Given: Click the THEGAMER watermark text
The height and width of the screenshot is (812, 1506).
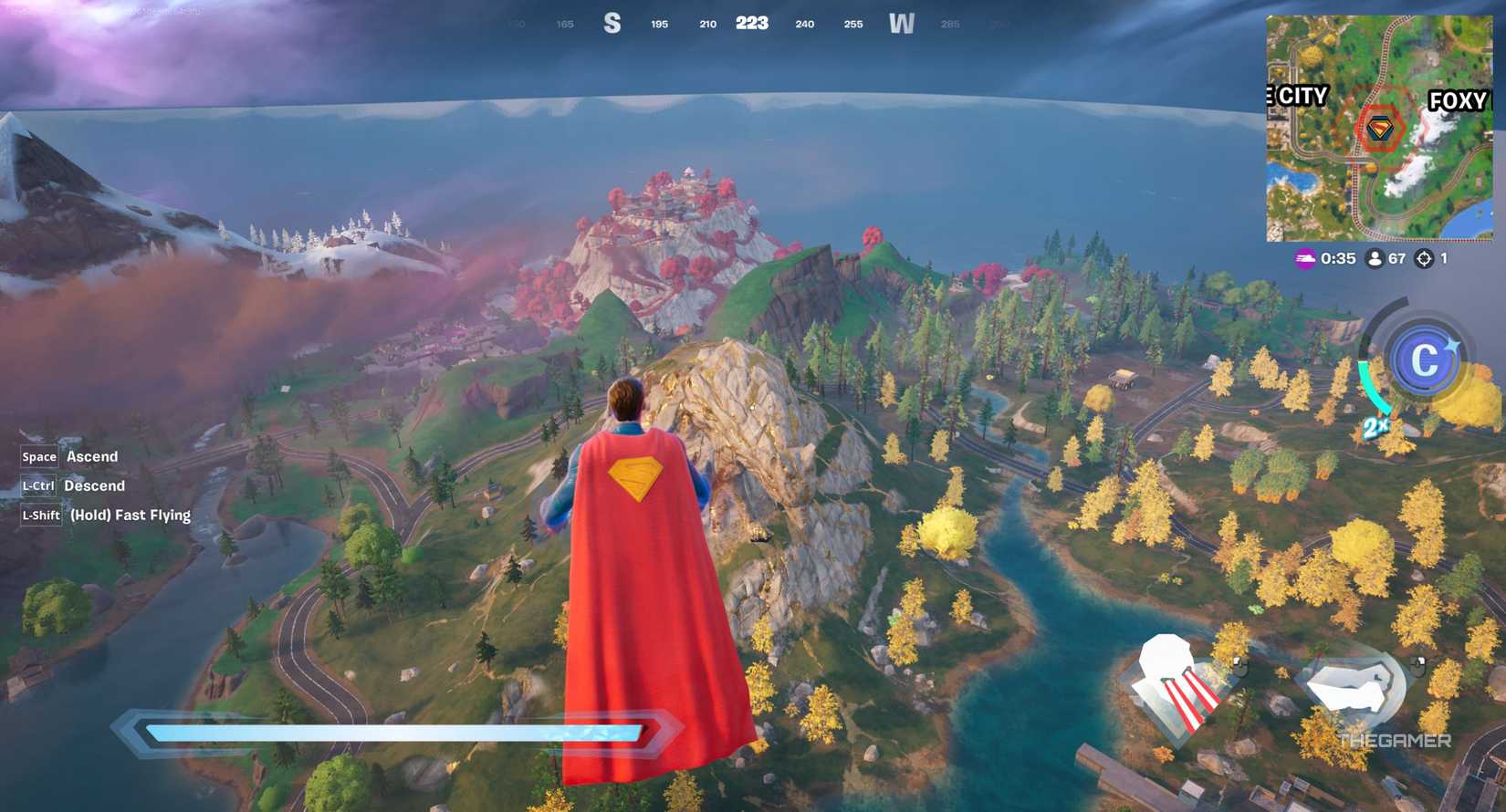Looking at the screenshot, I should [x=1396, y=740].
